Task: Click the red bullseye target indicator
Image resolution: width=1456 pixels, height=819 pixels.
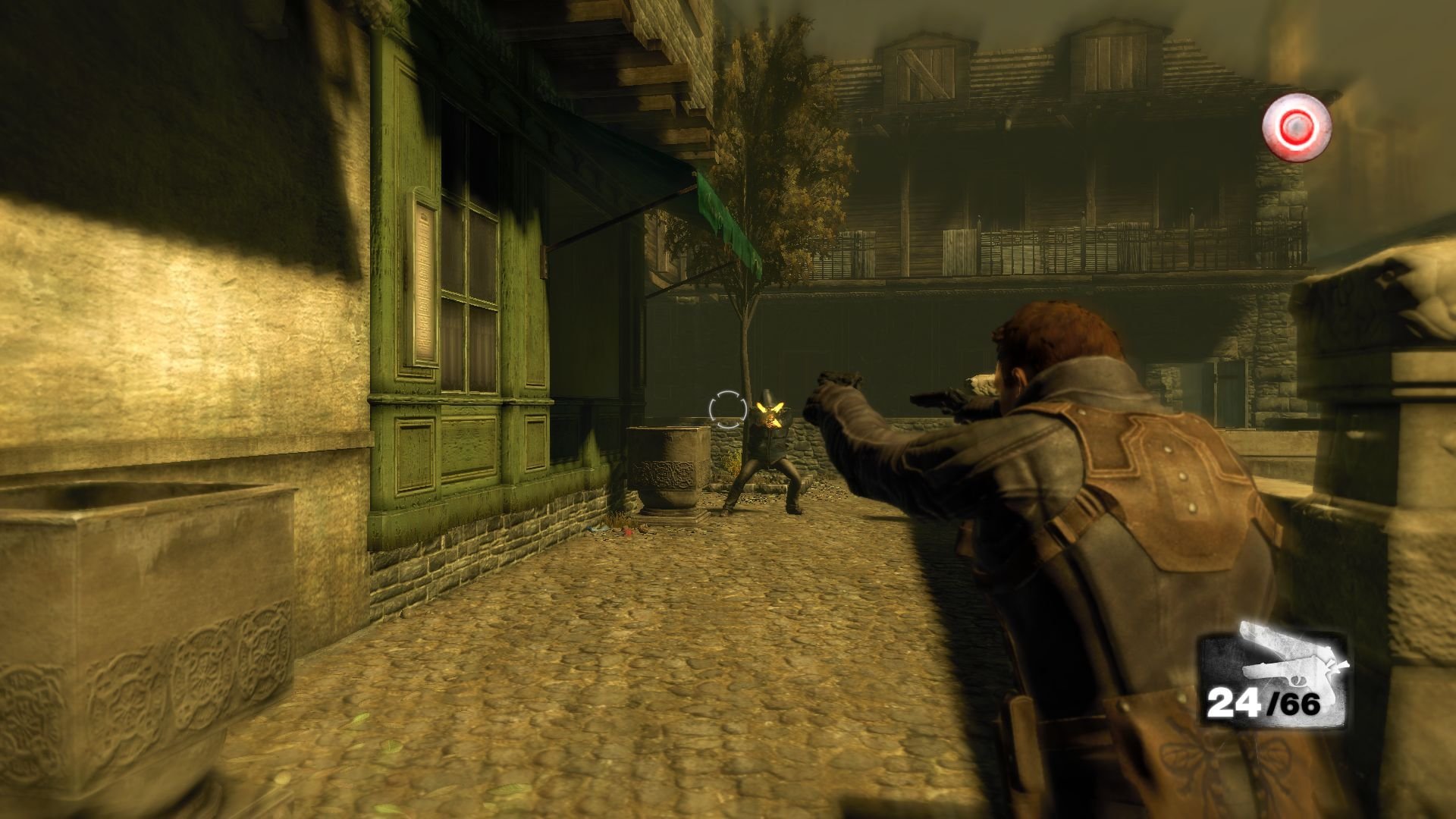Action: tap(1297, 127)
